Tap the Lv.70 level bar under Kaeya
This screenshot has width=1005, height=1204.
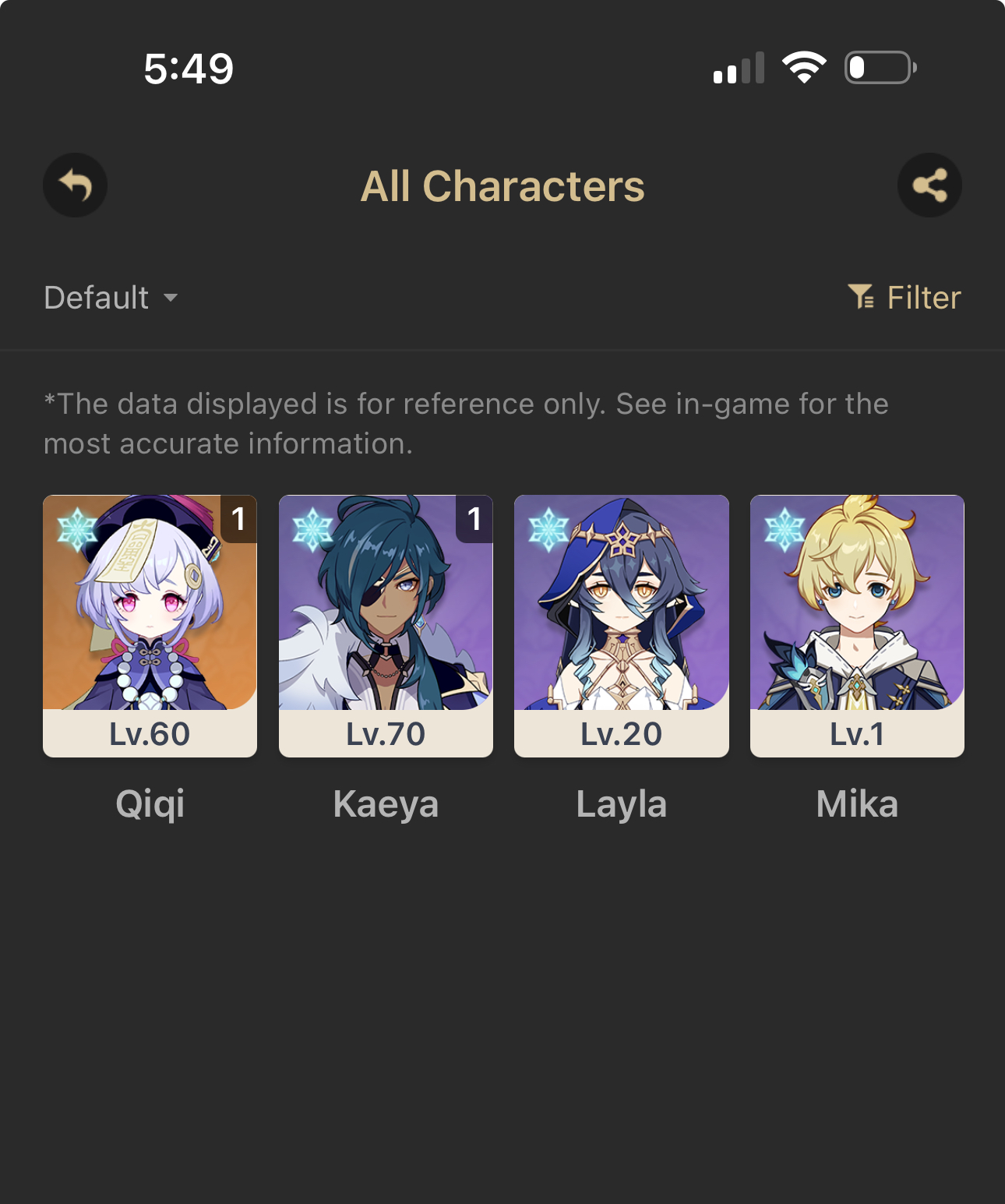(x=386, y=733)
